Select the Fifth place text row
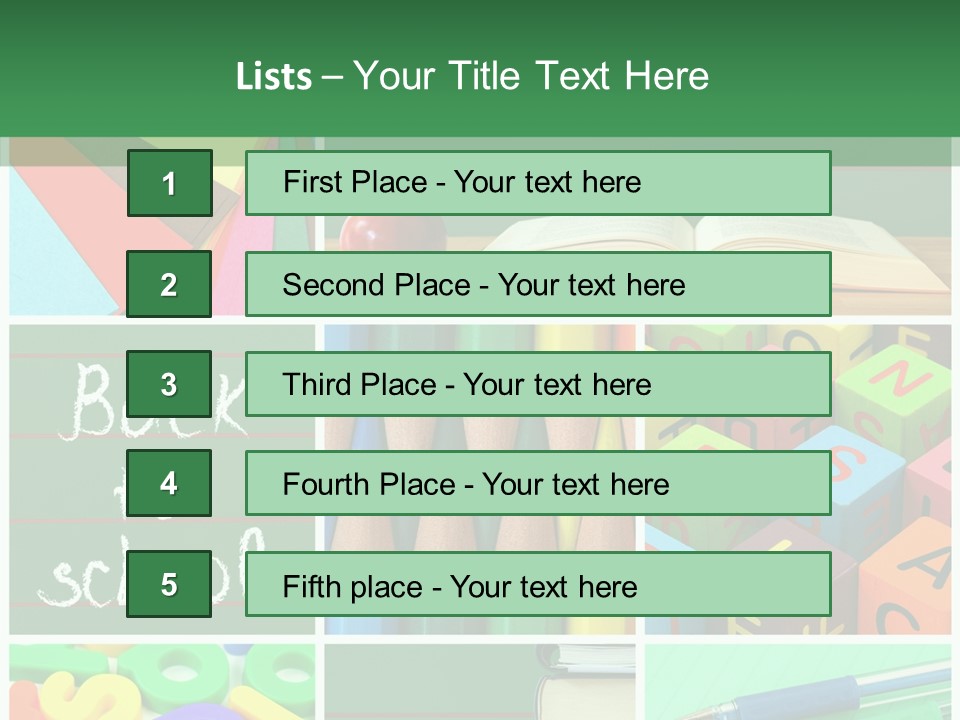 tap(538, 585)
